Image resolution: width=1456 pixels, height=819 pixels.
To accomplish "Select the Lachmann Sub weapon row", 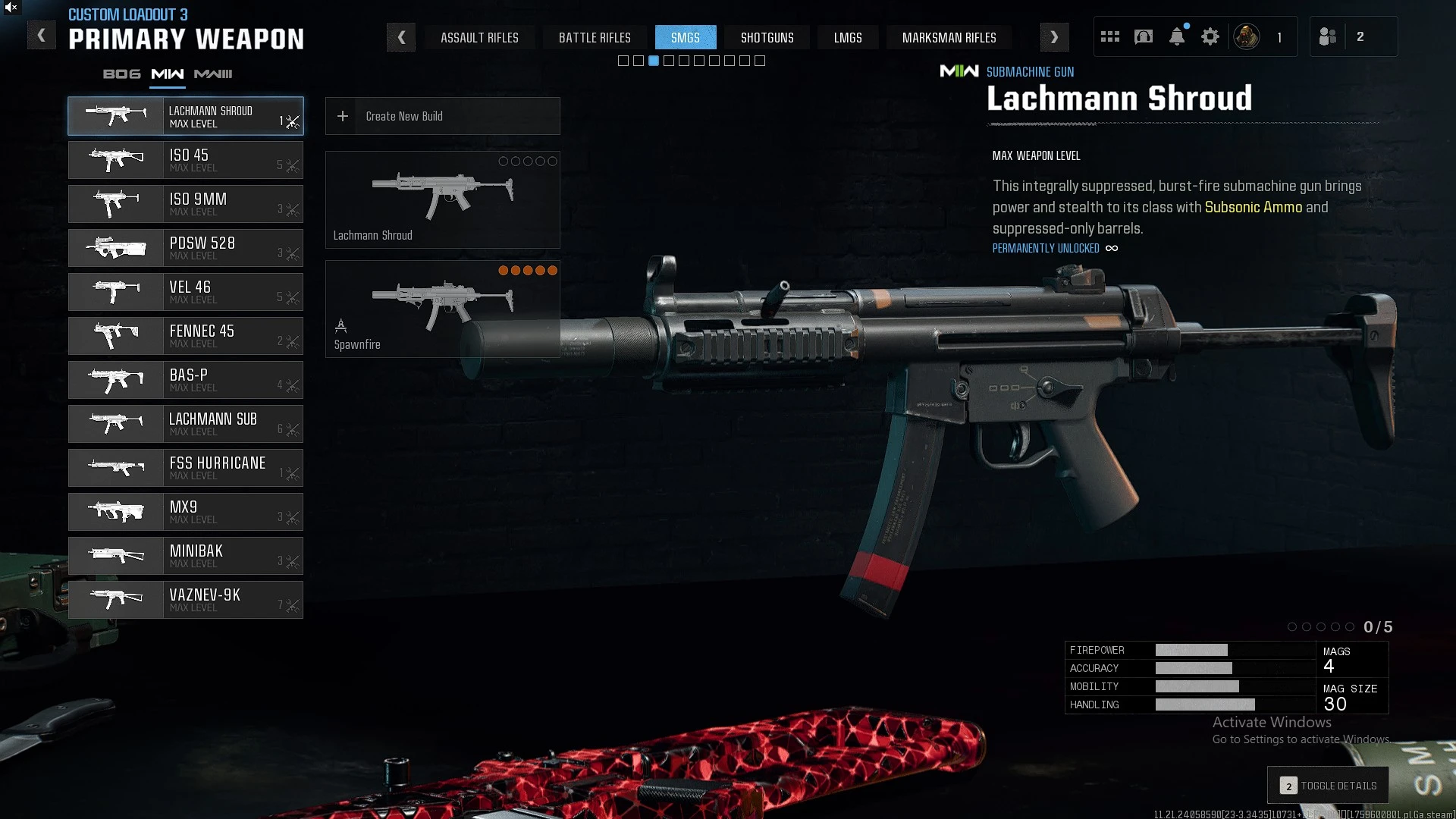I will point(186,424).
